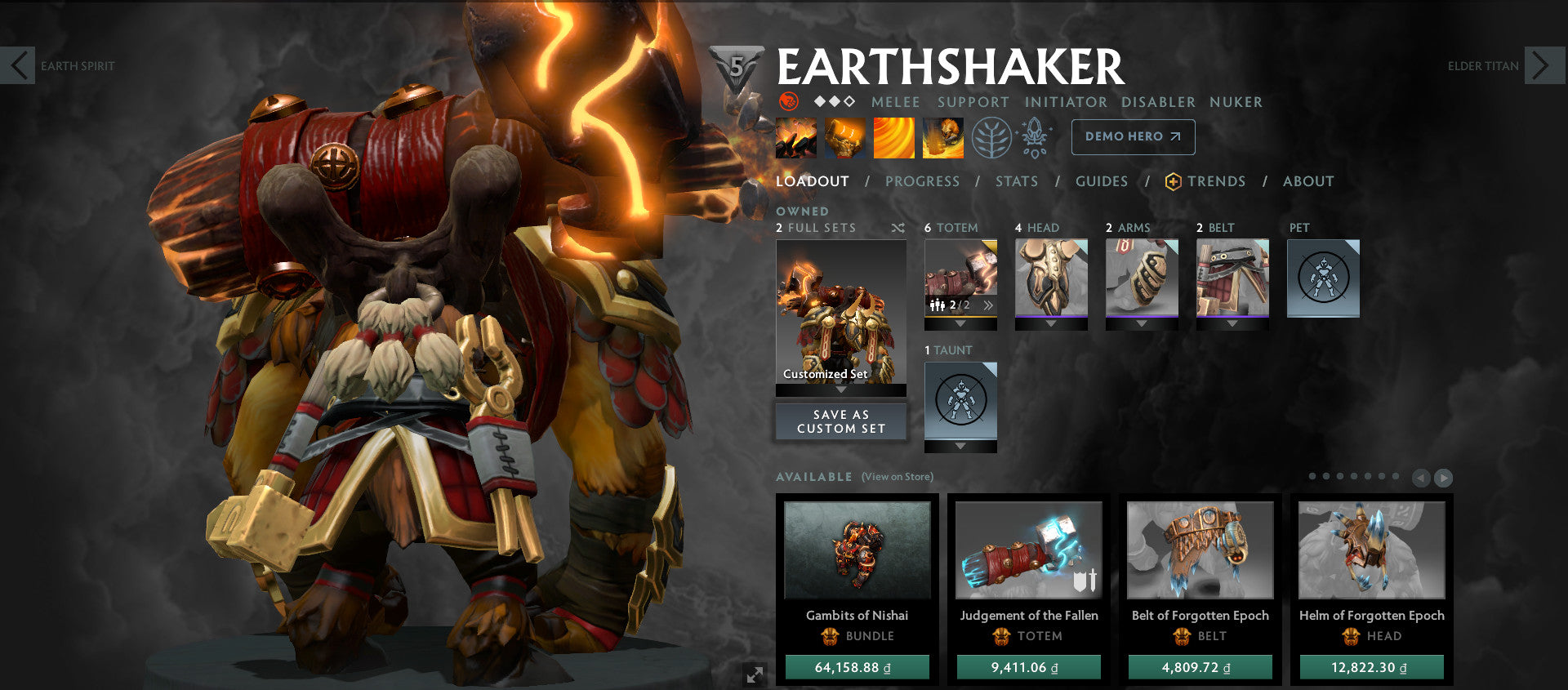Expand the Taunt slot dropdown

click(x=960, y=444)
